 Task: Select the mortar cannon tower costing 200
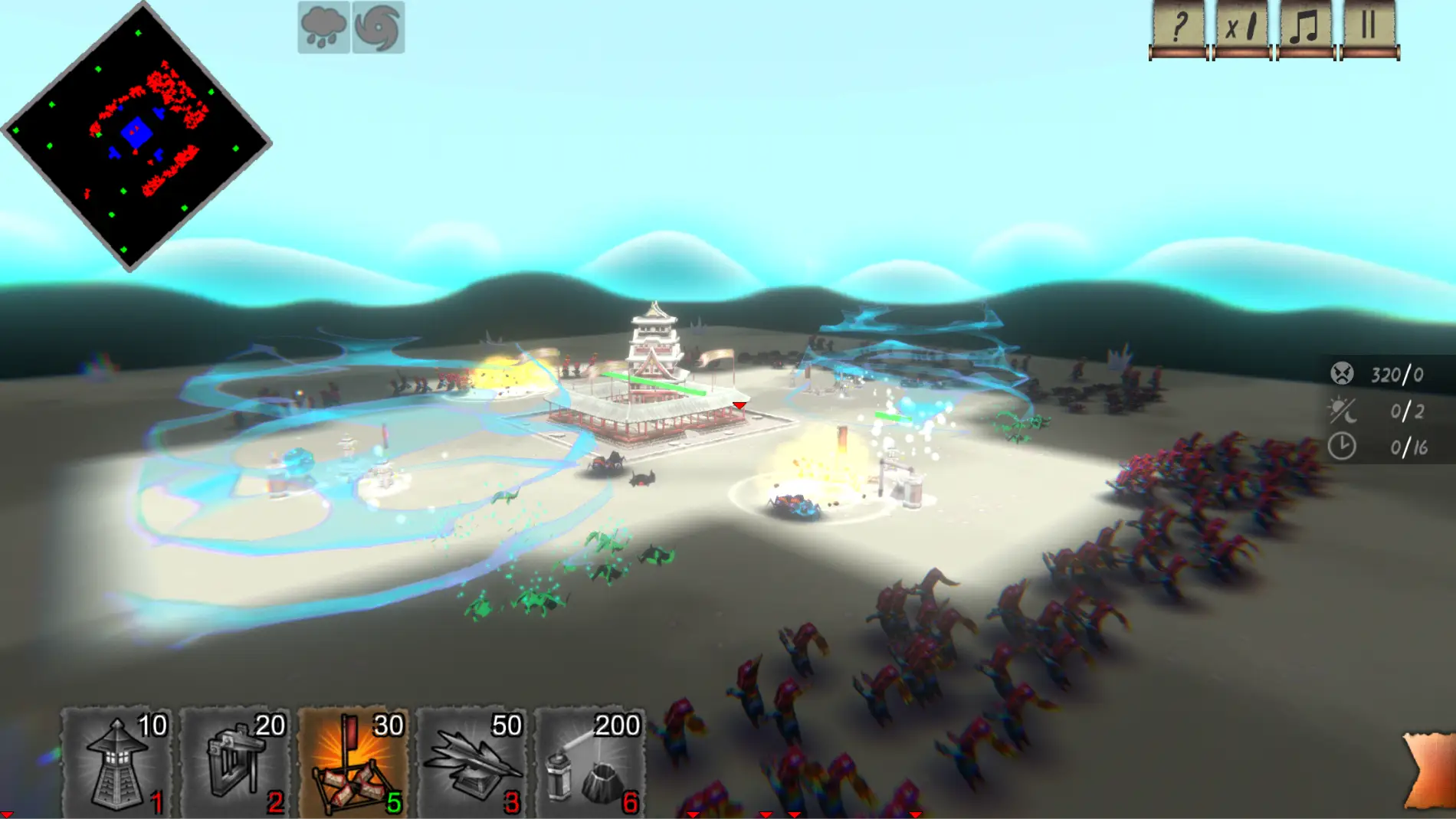pyautogui.click(x=590, y=762)
